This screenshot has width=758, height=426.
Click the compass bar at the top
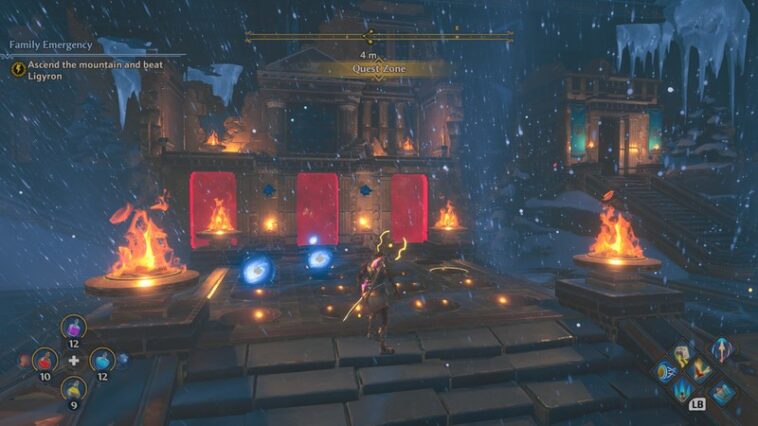click(x=379, y=36)
